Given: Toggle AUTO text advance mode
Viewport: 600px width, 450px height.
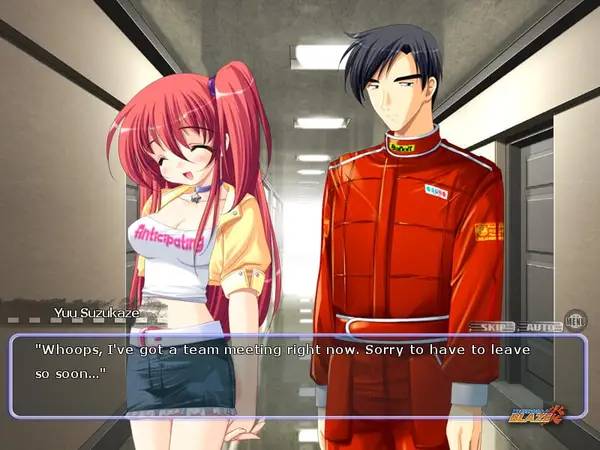Looking at the screenshot, I should [541, 327].
